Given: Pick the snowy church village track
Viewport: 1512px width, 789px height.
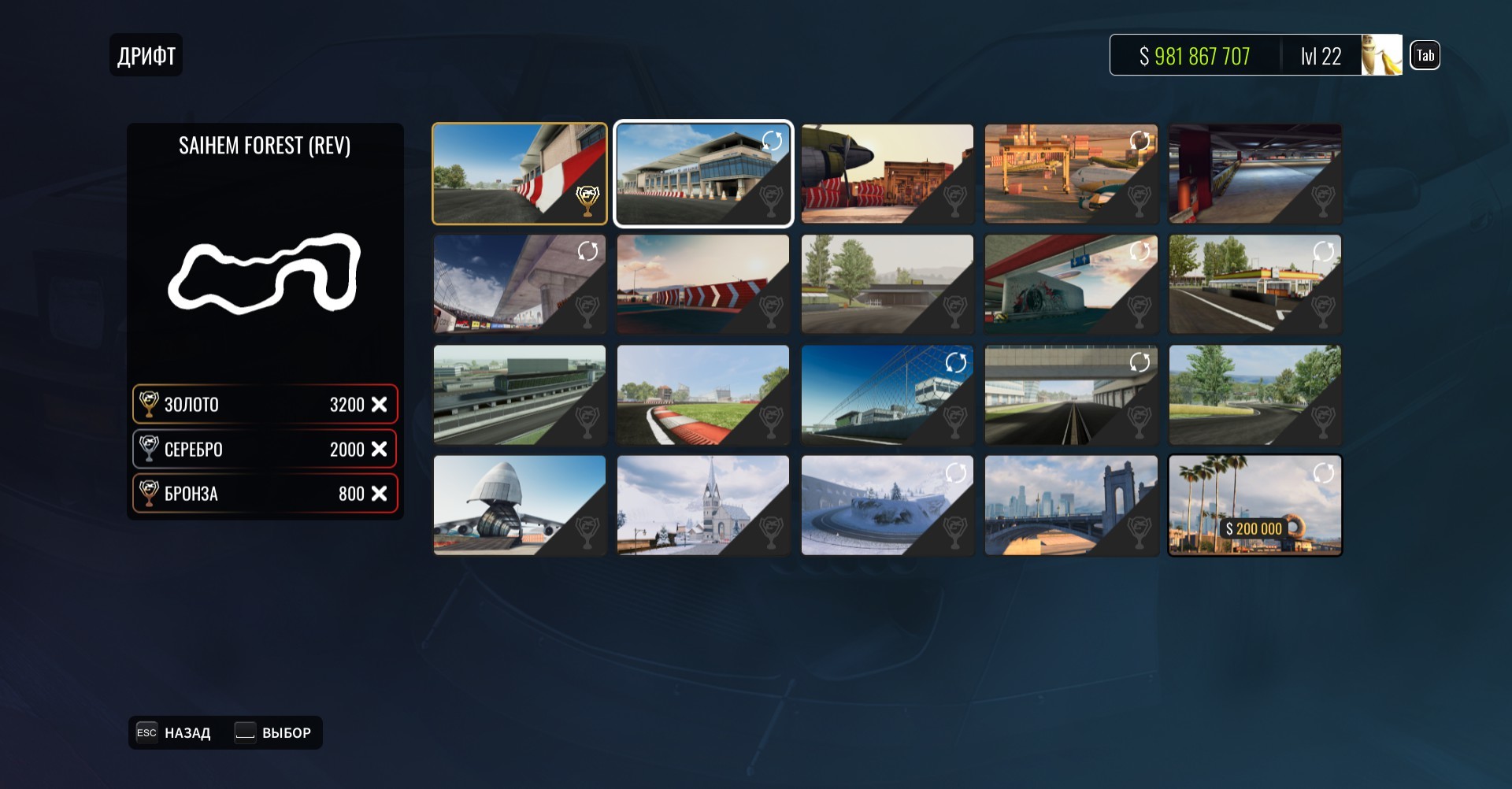Looking at the screenshot, I should (702, 505).
